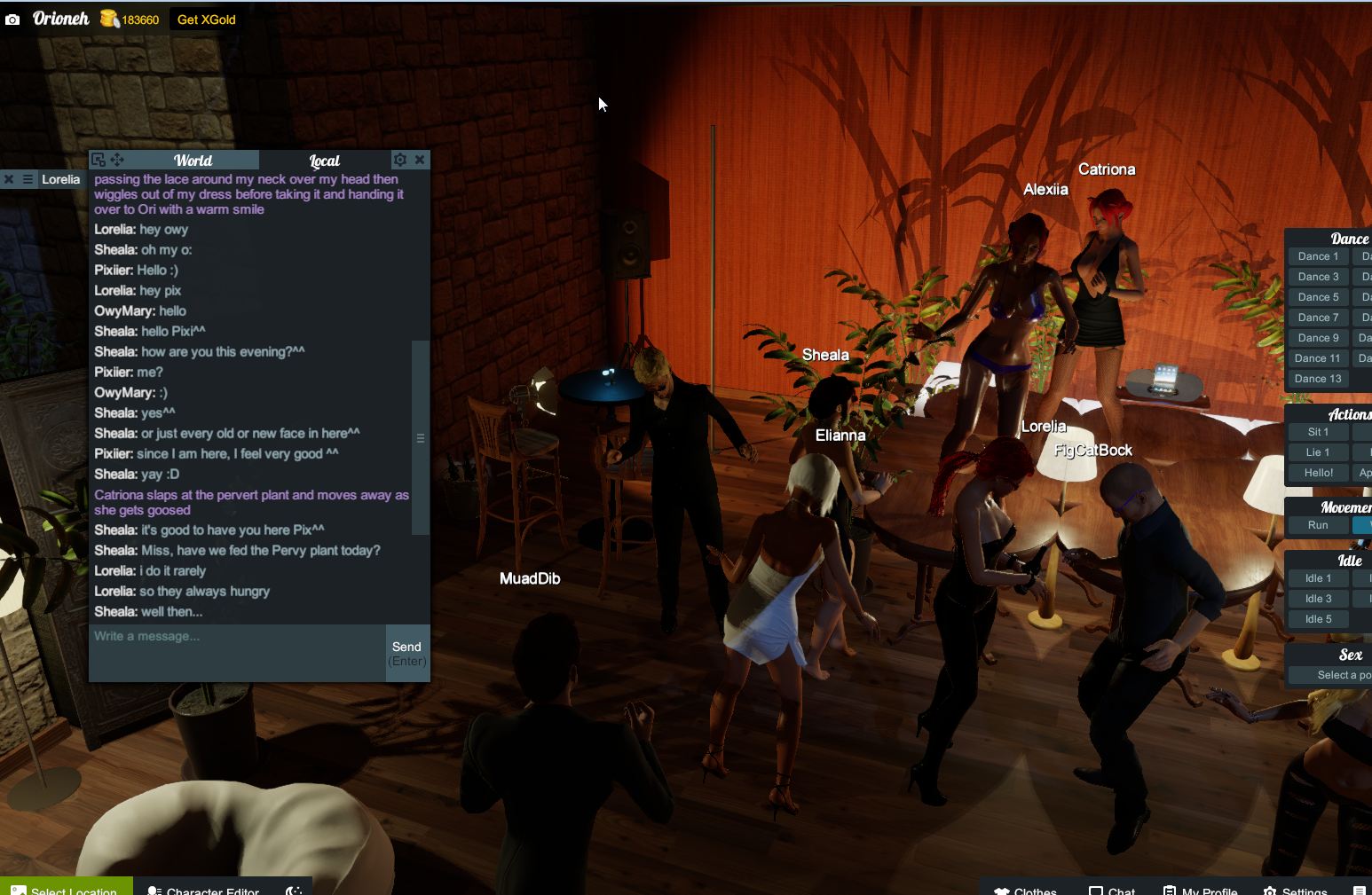Open My Profile from the bottom bar icon
The image size is (1372, 895).
[1168, 890]
